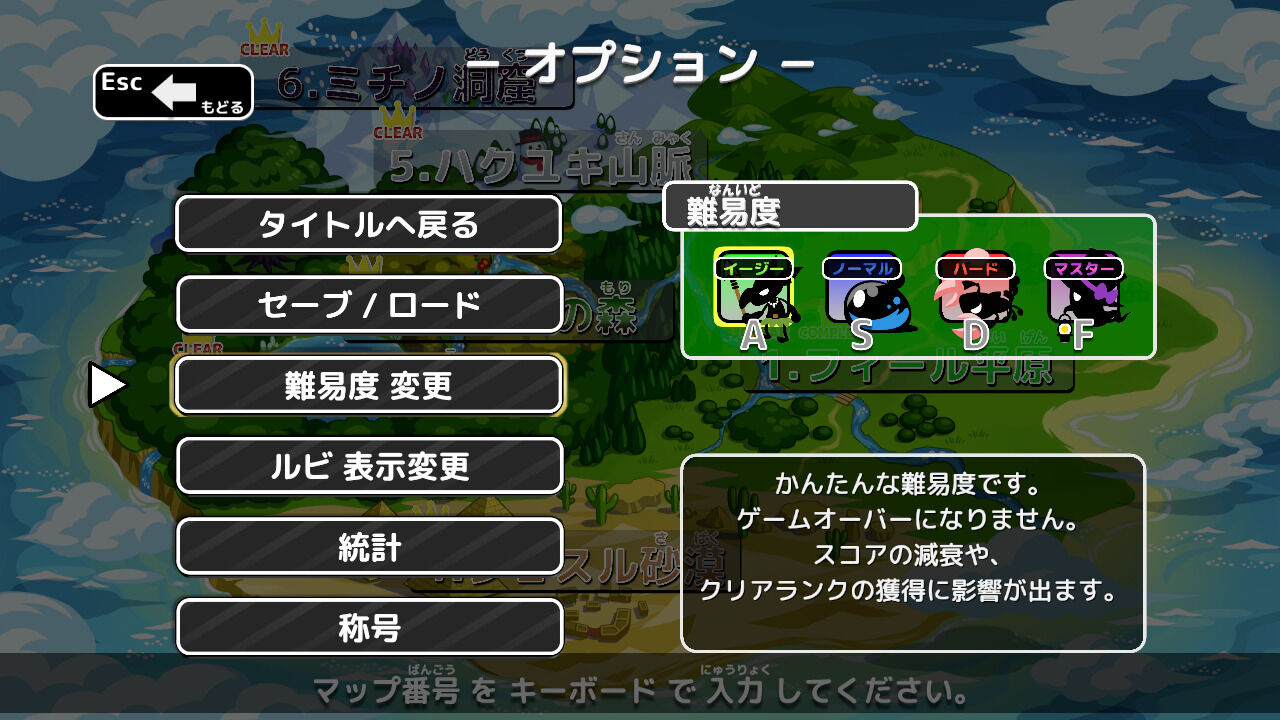Open the 称号 (titles) section
Viewport: 1280px width, 720px height.
click(369, 628)
